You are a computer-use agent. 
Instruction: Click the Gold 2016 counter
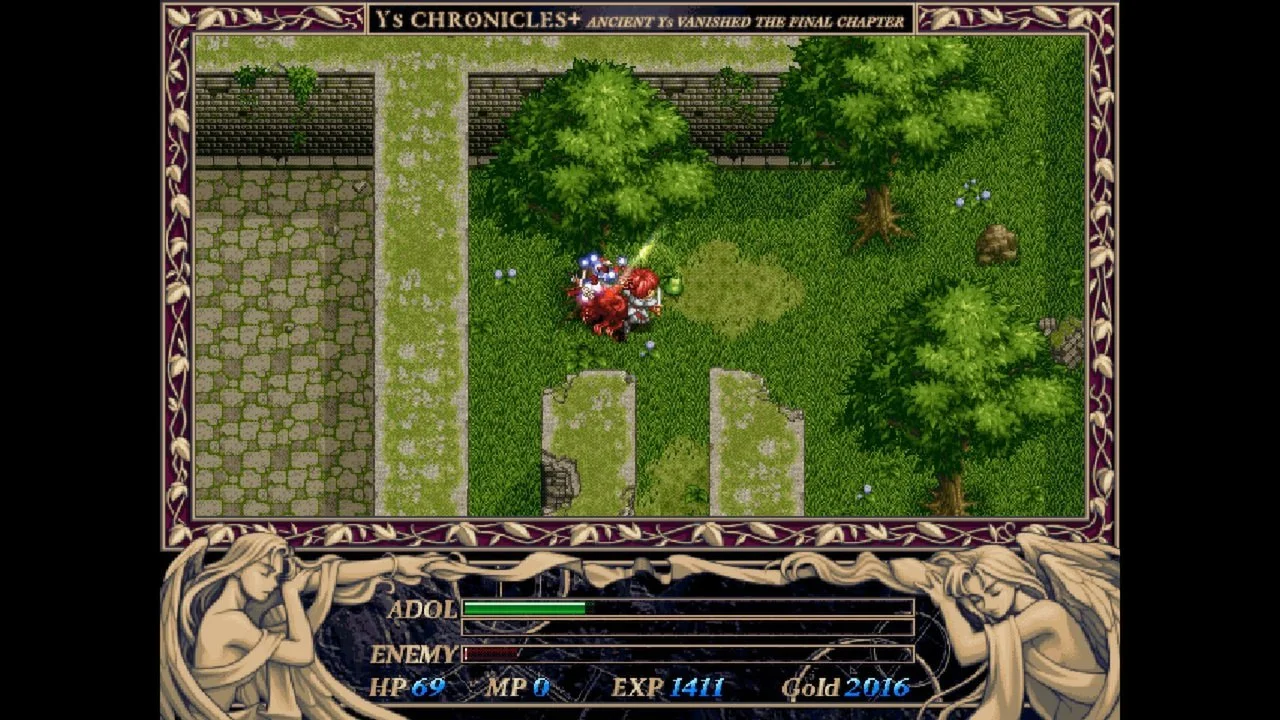coord(845,688)
